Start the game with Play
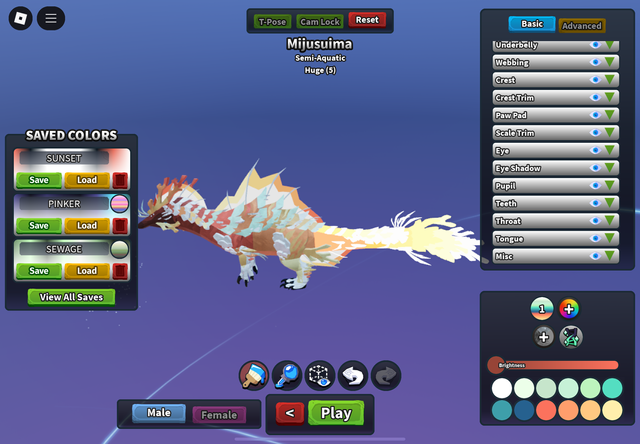This screenshot has height=444, width=640. [x=336, y=413]
